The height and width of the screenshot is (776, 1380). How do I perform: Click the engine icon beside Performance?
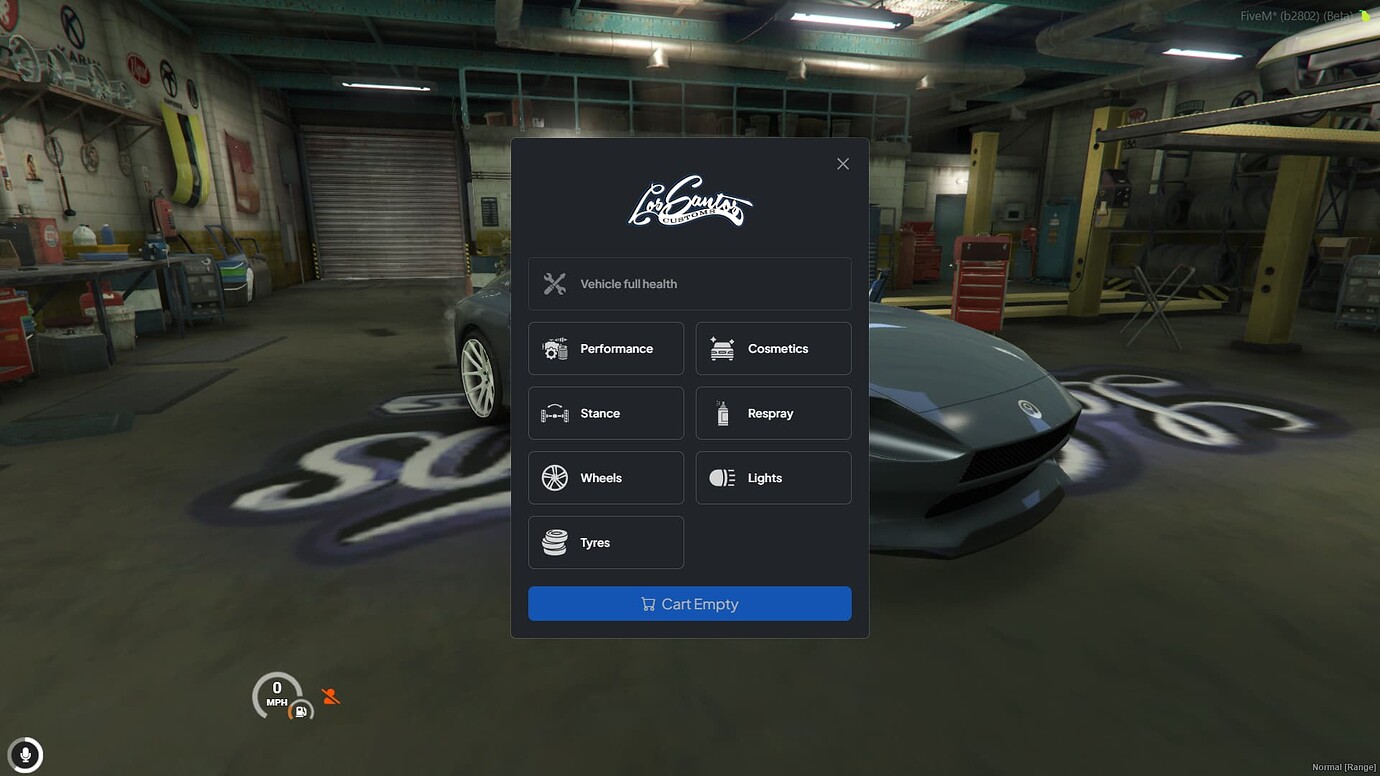click(x=556, y=348)
